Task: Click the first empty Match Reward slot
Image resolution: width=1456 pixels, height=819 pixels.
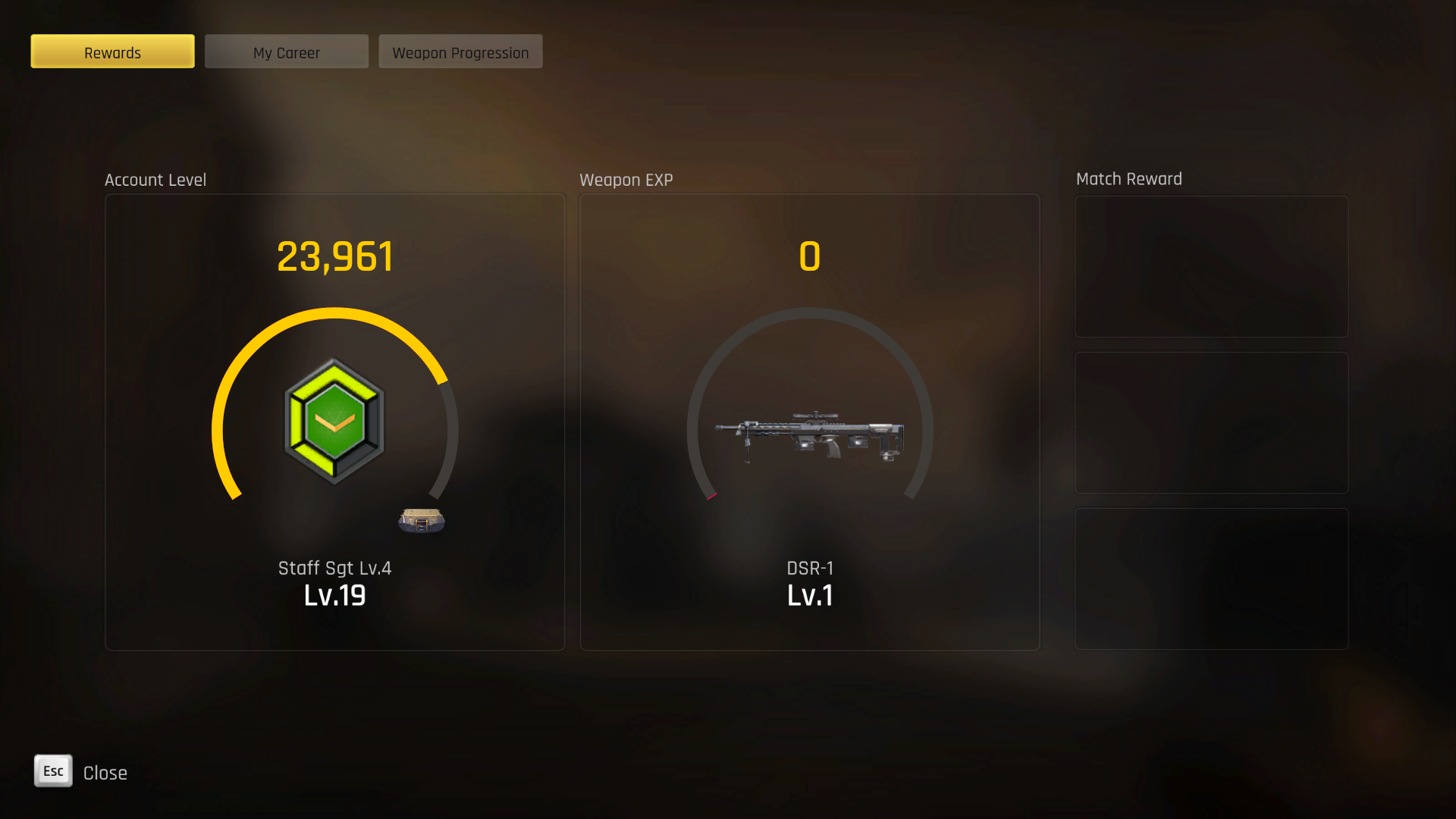Action: click(x=1211, y=266)
